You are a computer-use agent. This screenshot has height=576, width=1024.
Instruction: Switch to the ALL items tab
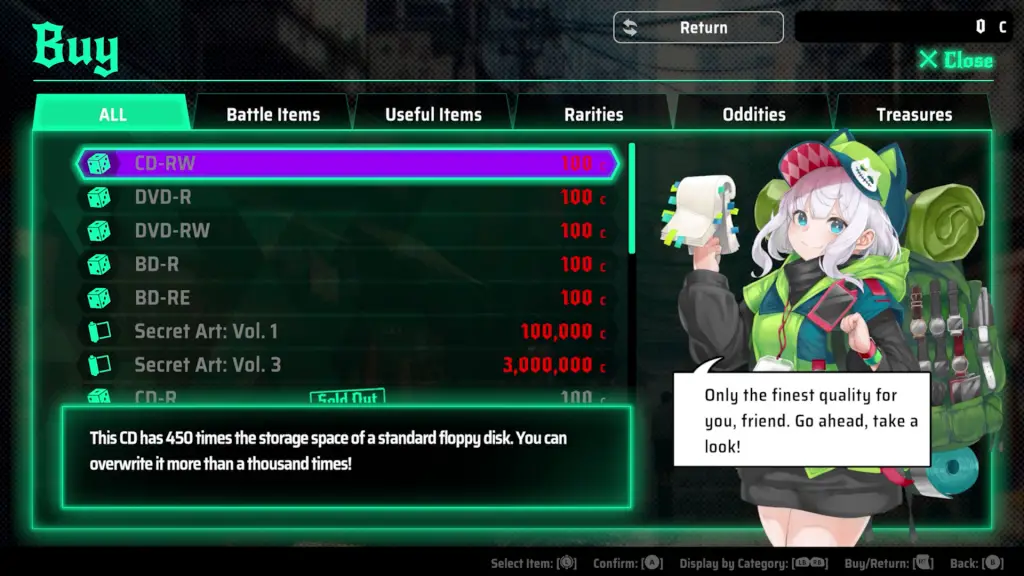click(112, 114)
